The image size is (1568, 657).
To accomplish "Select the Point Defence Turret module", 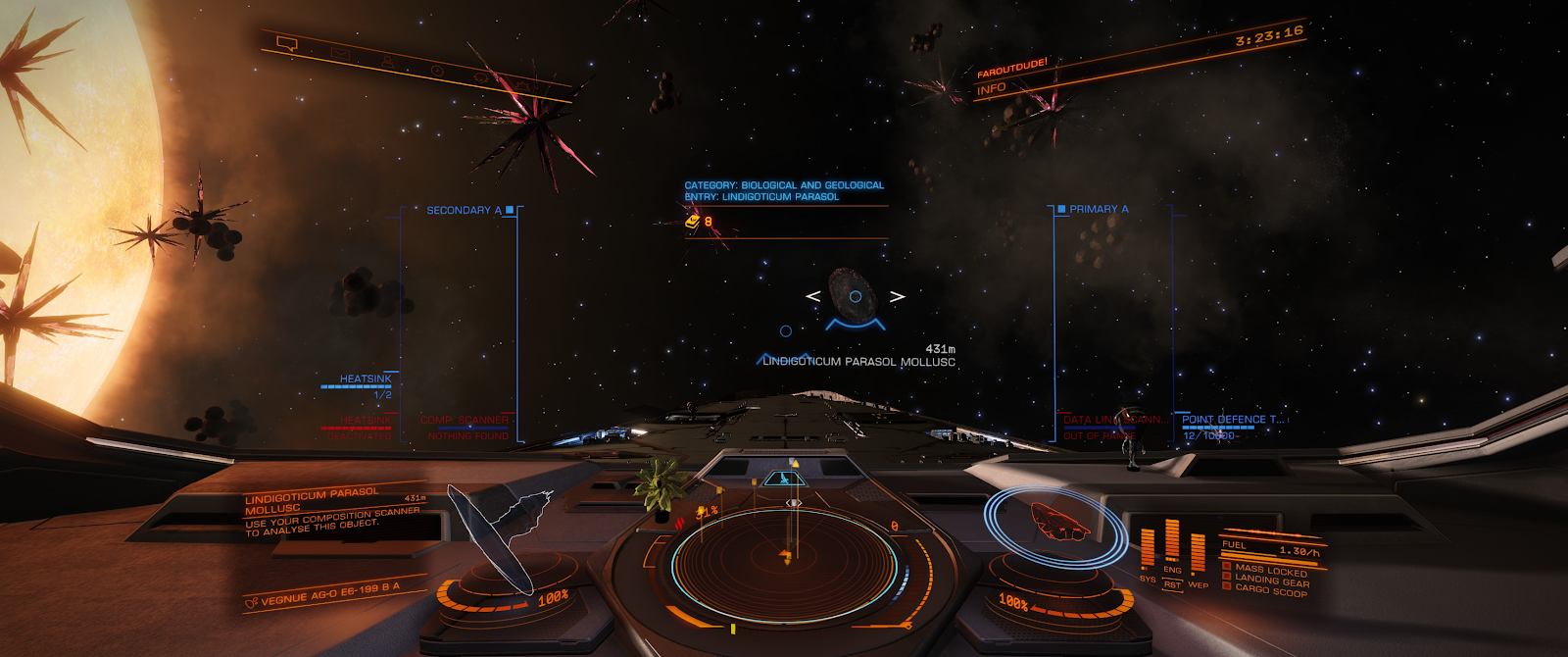I will point(1232,420).
